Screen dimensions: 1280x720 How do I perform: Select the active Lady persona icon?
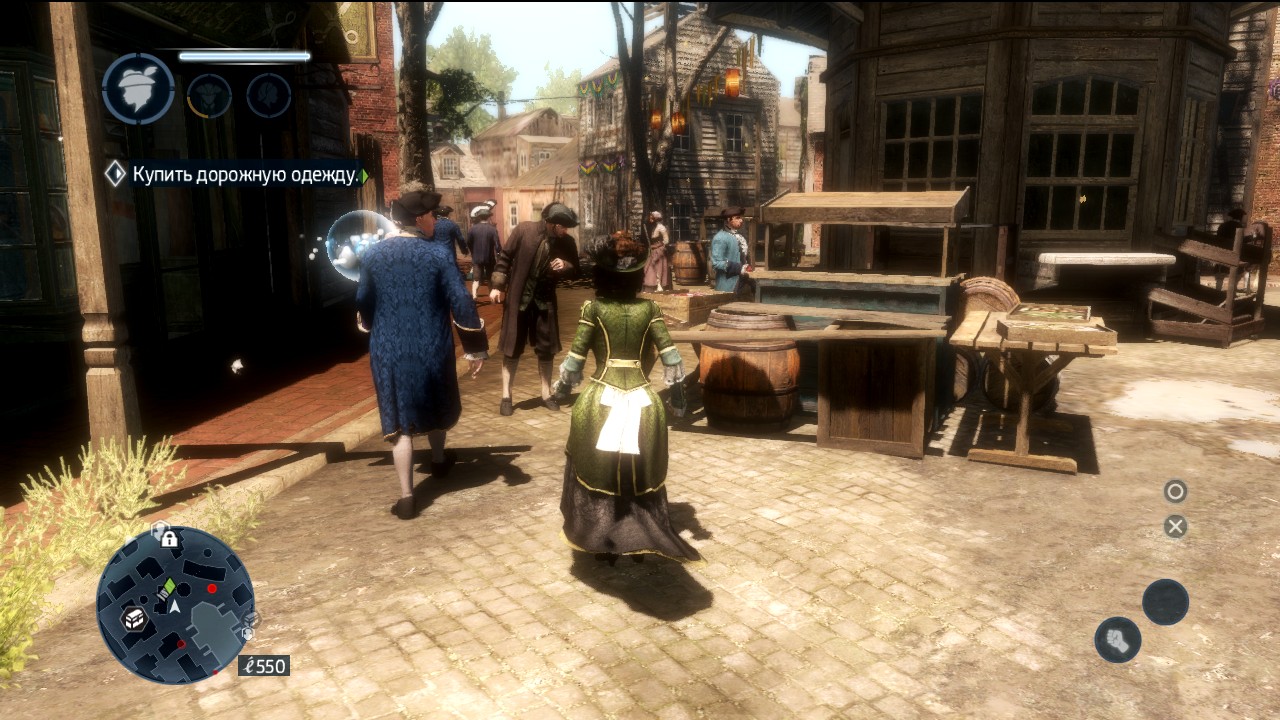pos(138,89)
